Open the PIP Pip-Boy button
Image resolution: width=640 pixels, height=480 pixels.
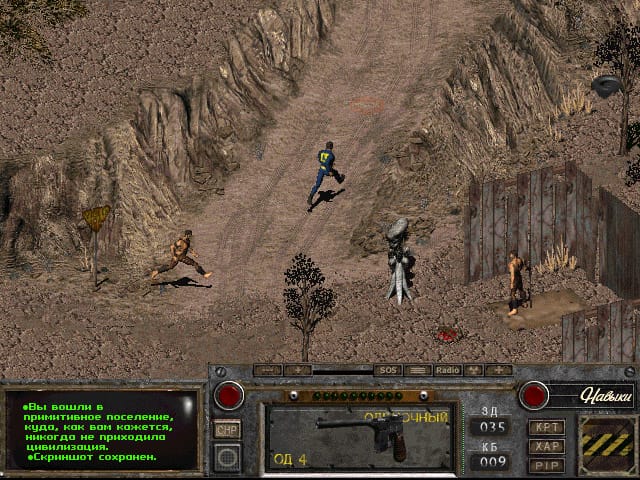coord(546,465)
